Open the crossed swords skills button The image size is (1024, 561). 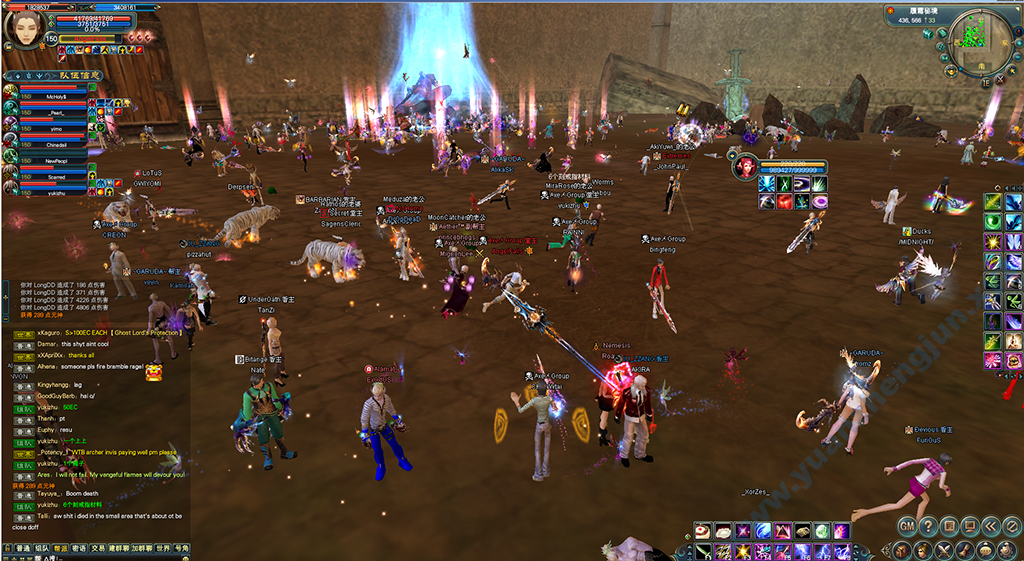tap(943, 549)
